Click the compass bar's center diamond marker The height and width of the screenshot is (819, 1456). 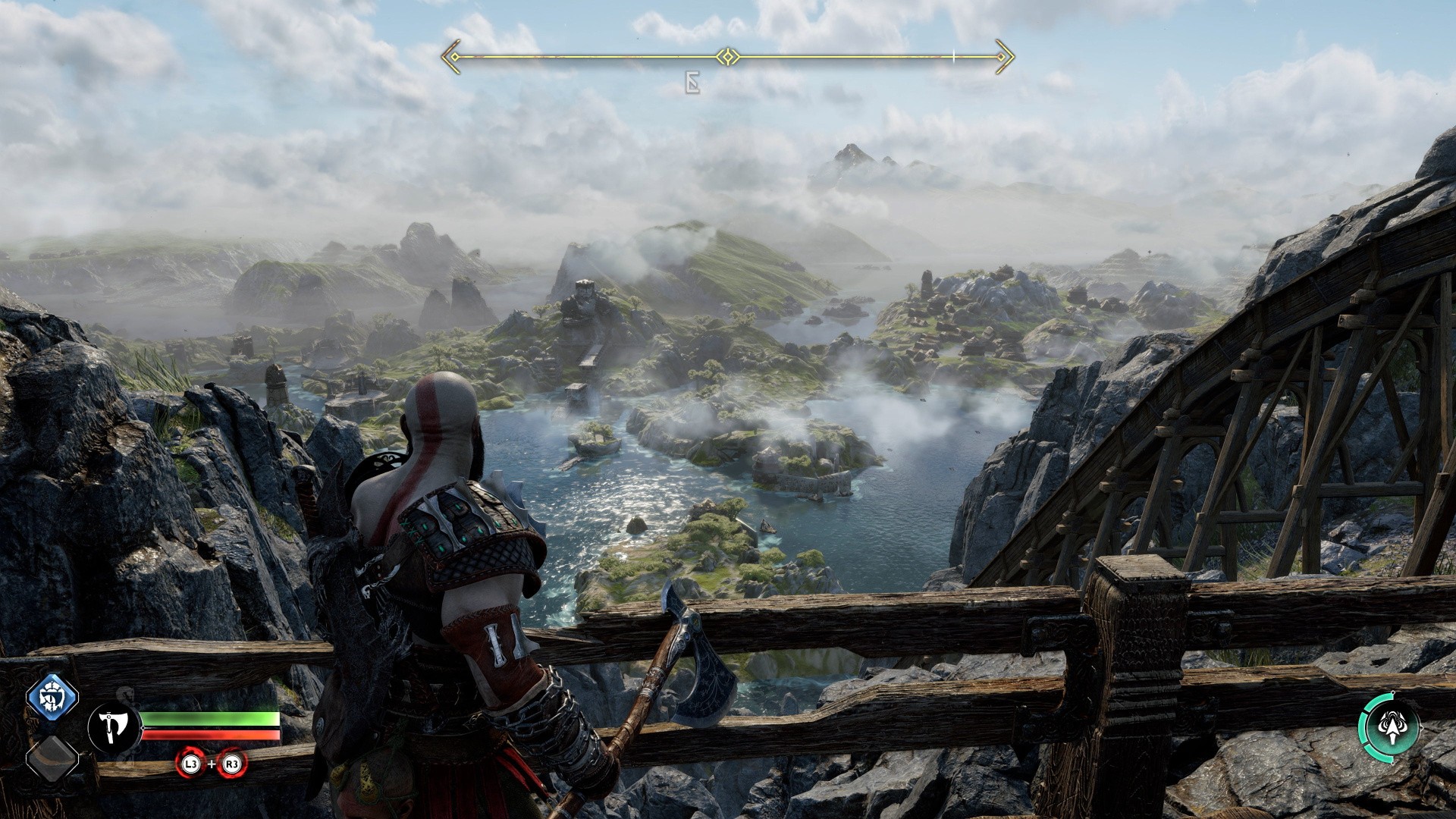(728, 57)
